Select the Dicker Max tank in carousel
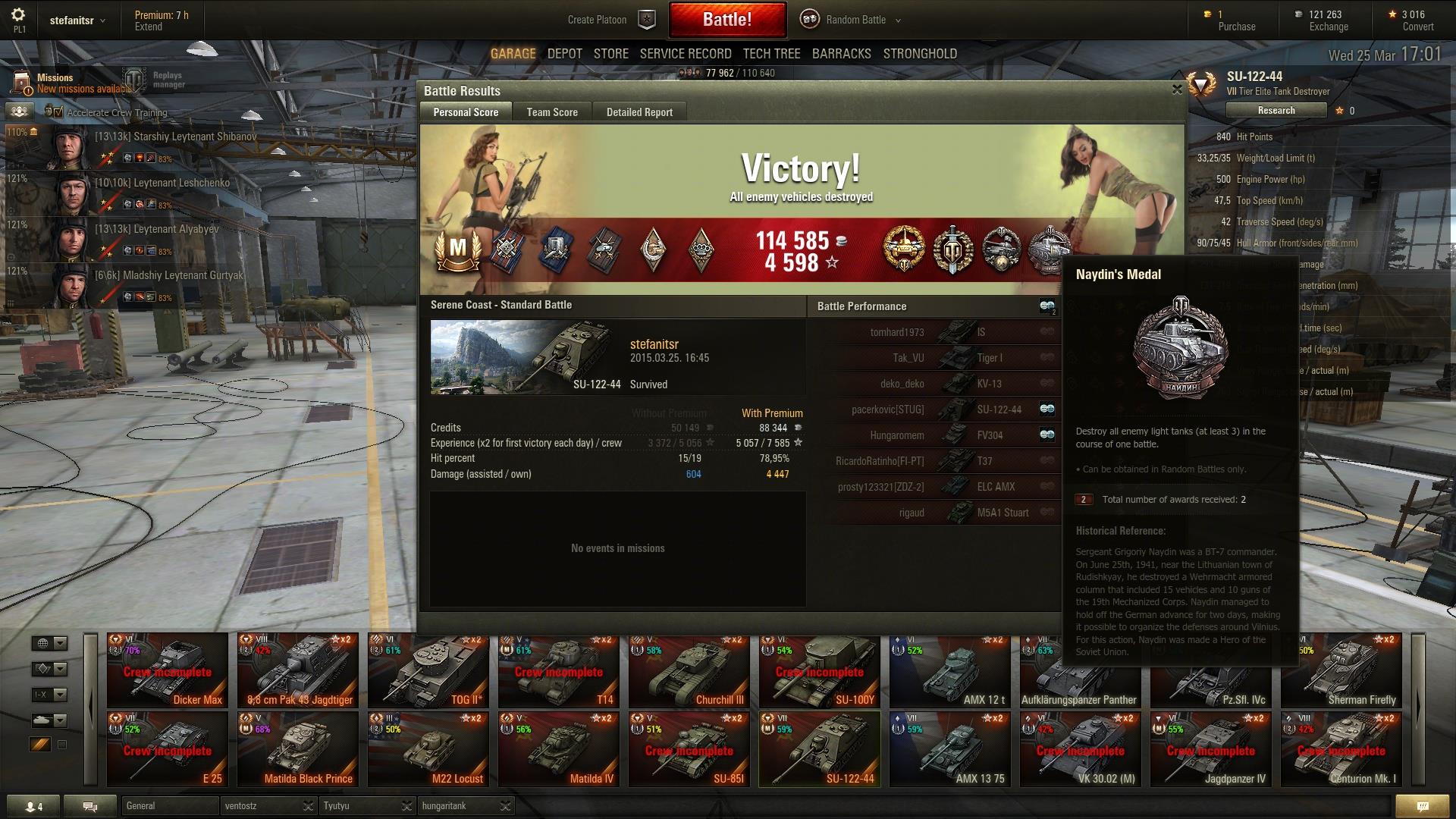1456x819 pixels. (168, 670)
